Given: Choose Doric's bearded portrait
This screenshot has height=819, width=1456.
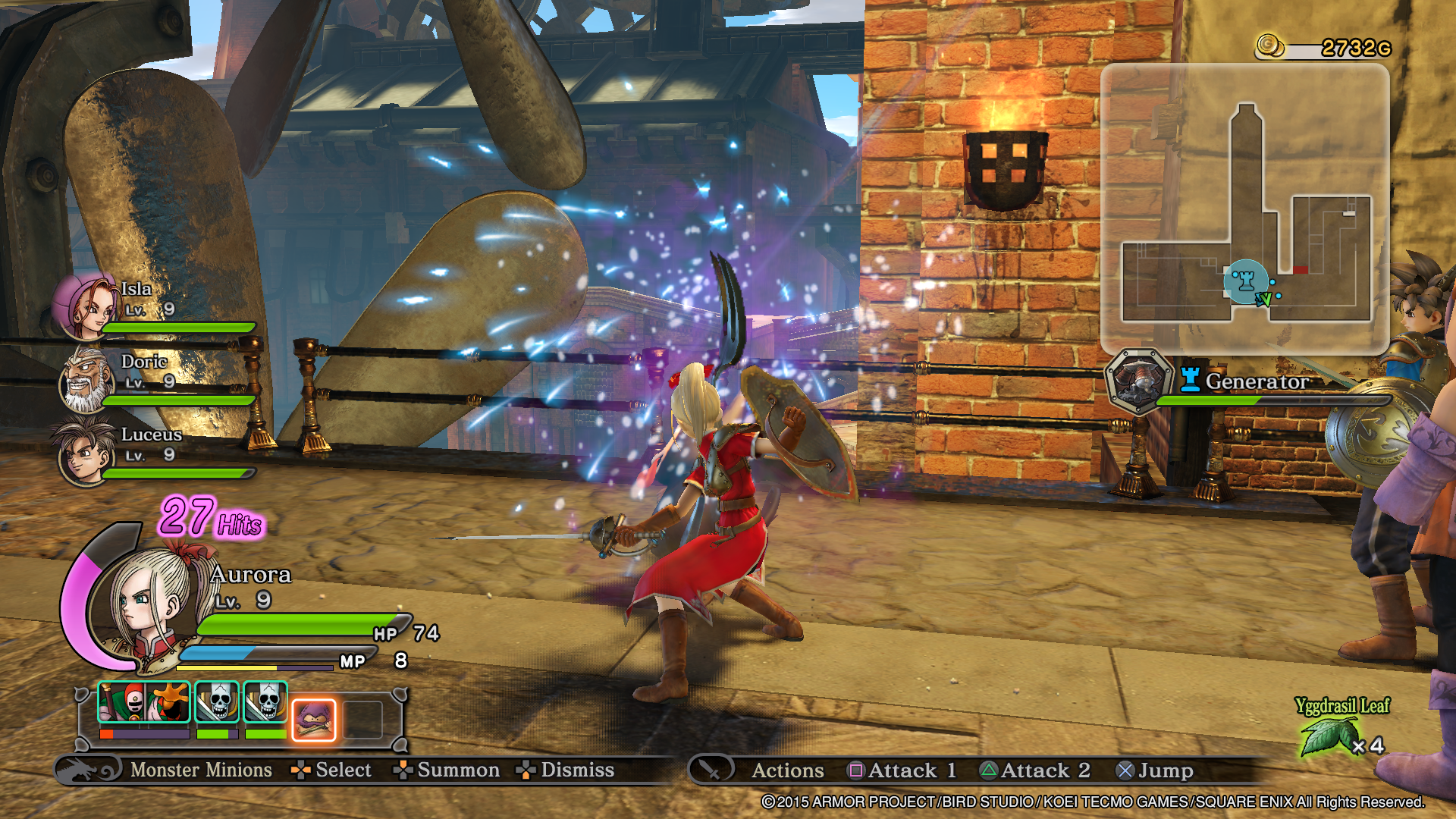Looking at the screenshot, I should pos(85,379).
